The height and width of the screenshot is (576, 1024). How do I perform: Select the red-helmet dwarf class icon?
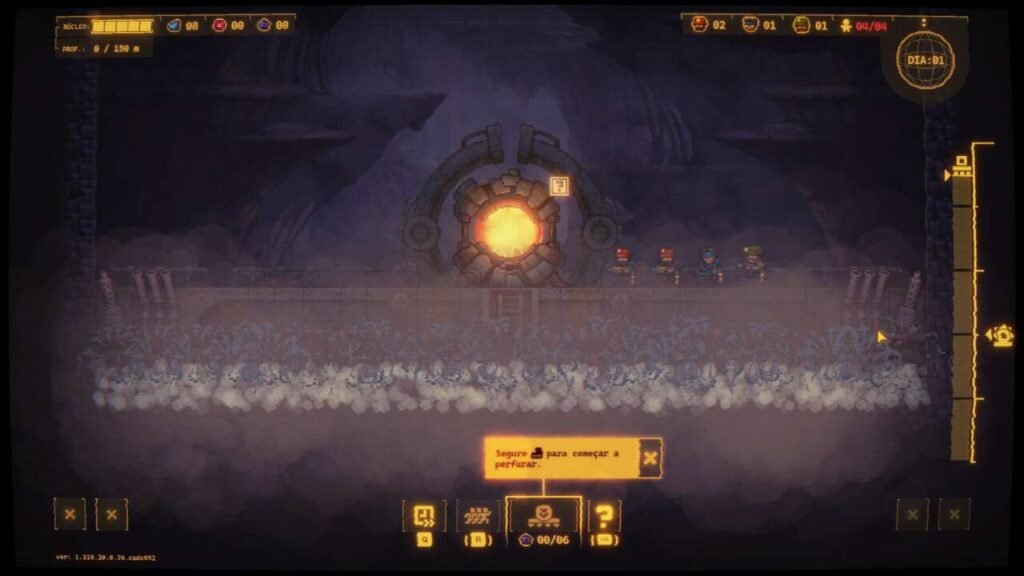(x=700, y=24)
